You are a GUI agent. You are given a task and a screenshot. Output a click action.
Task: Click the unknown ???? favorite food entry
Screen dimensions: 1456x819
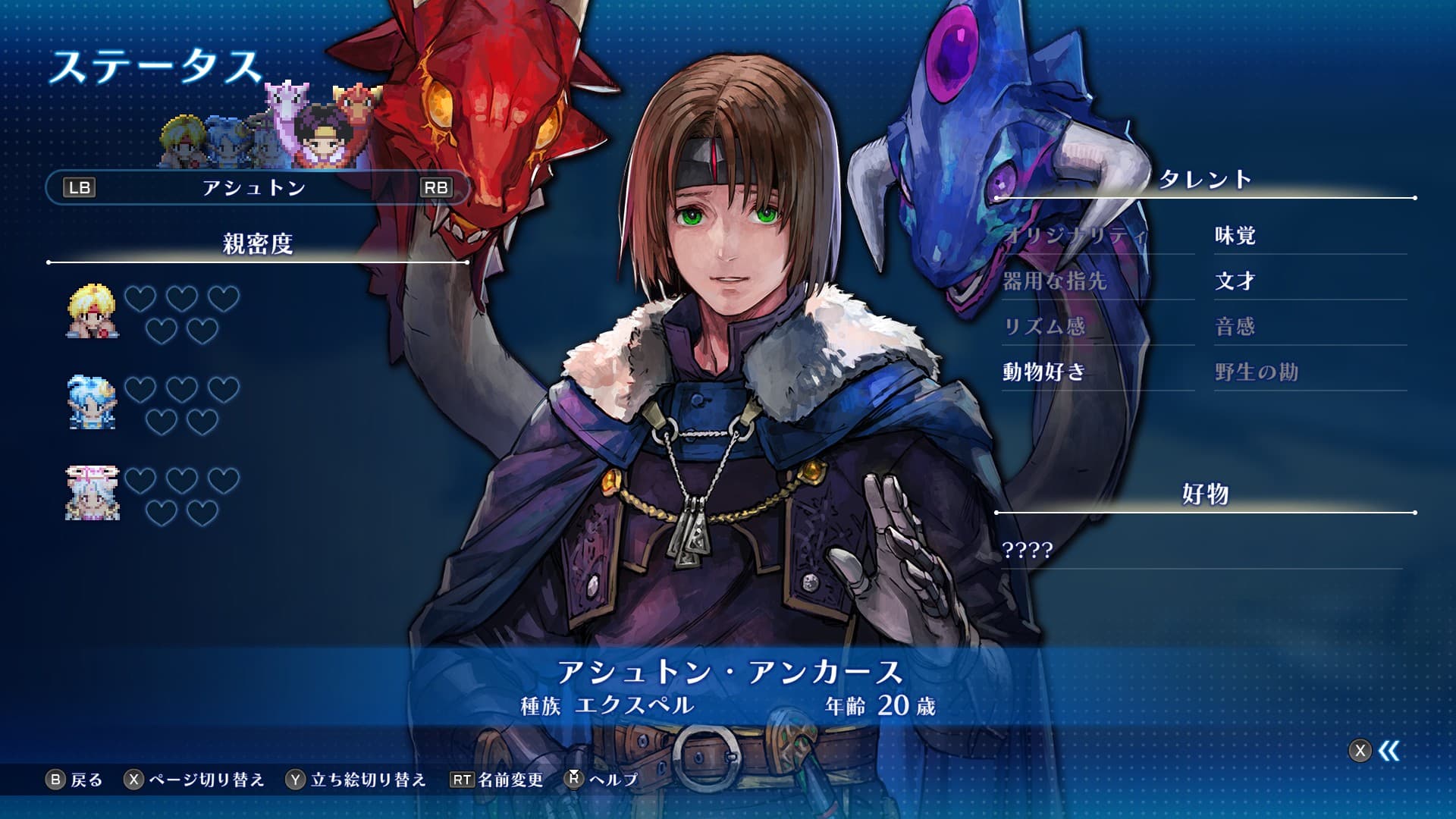pos(1028,550)
